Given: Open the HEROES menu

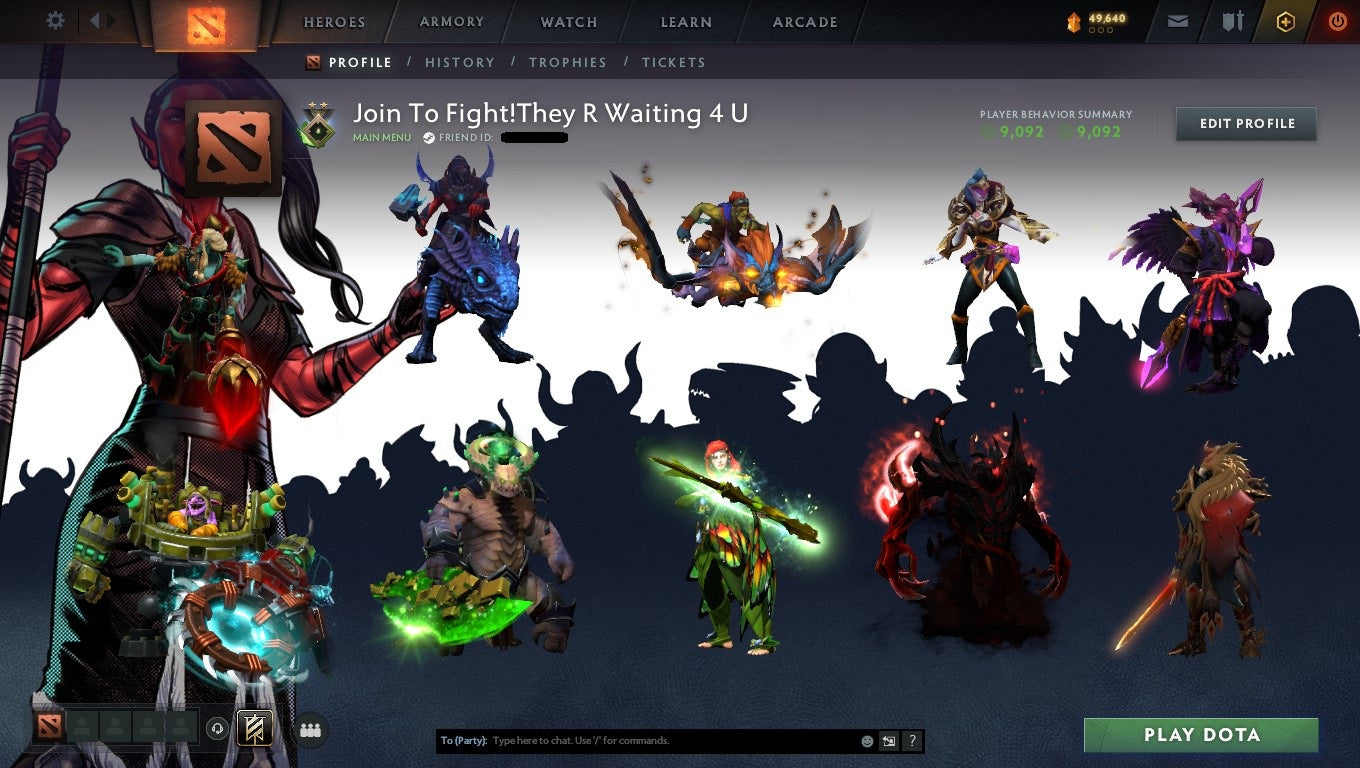Looking at the screenshot, I should 332,21.
